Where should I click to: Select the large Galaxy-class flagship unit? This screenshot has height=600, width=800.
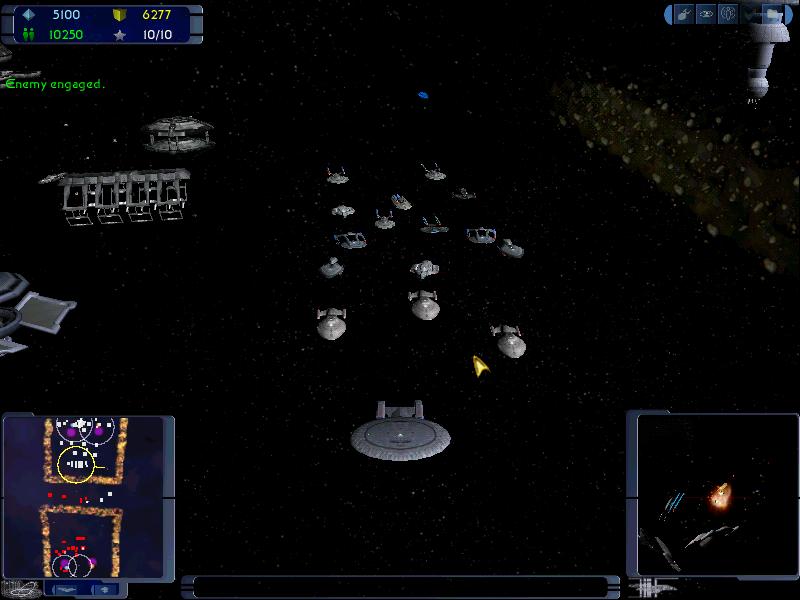click(x=400, y=432)
